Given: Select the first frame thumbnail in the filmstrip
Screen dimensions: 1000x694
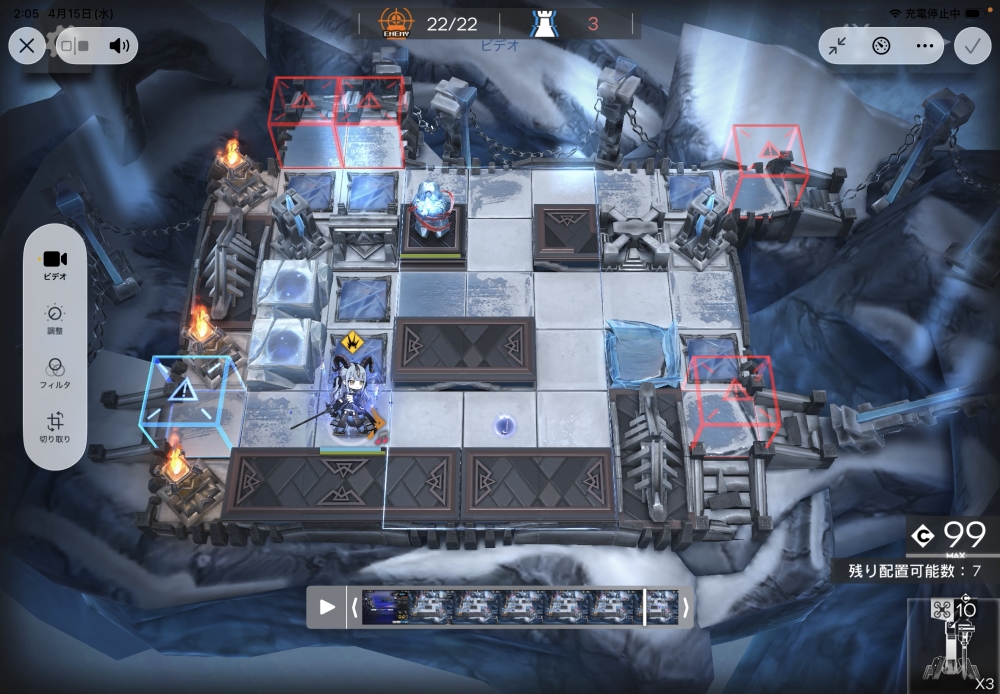Looking at the screenshot, I should pyautogui.click(x=384, y=607).
